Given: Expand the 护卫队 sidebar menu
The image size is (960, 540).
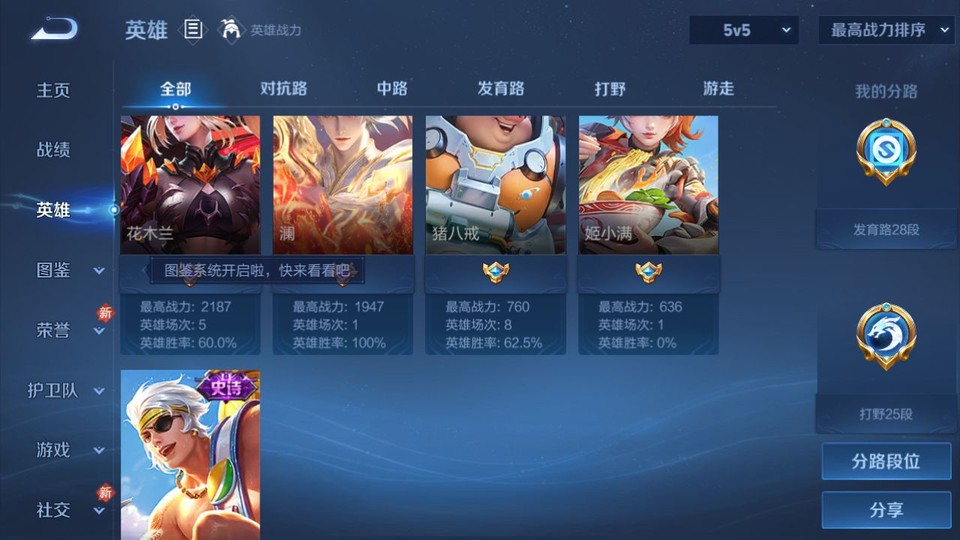Looking at the screenshot, I should pyautogui.click(x=66, y=390).
